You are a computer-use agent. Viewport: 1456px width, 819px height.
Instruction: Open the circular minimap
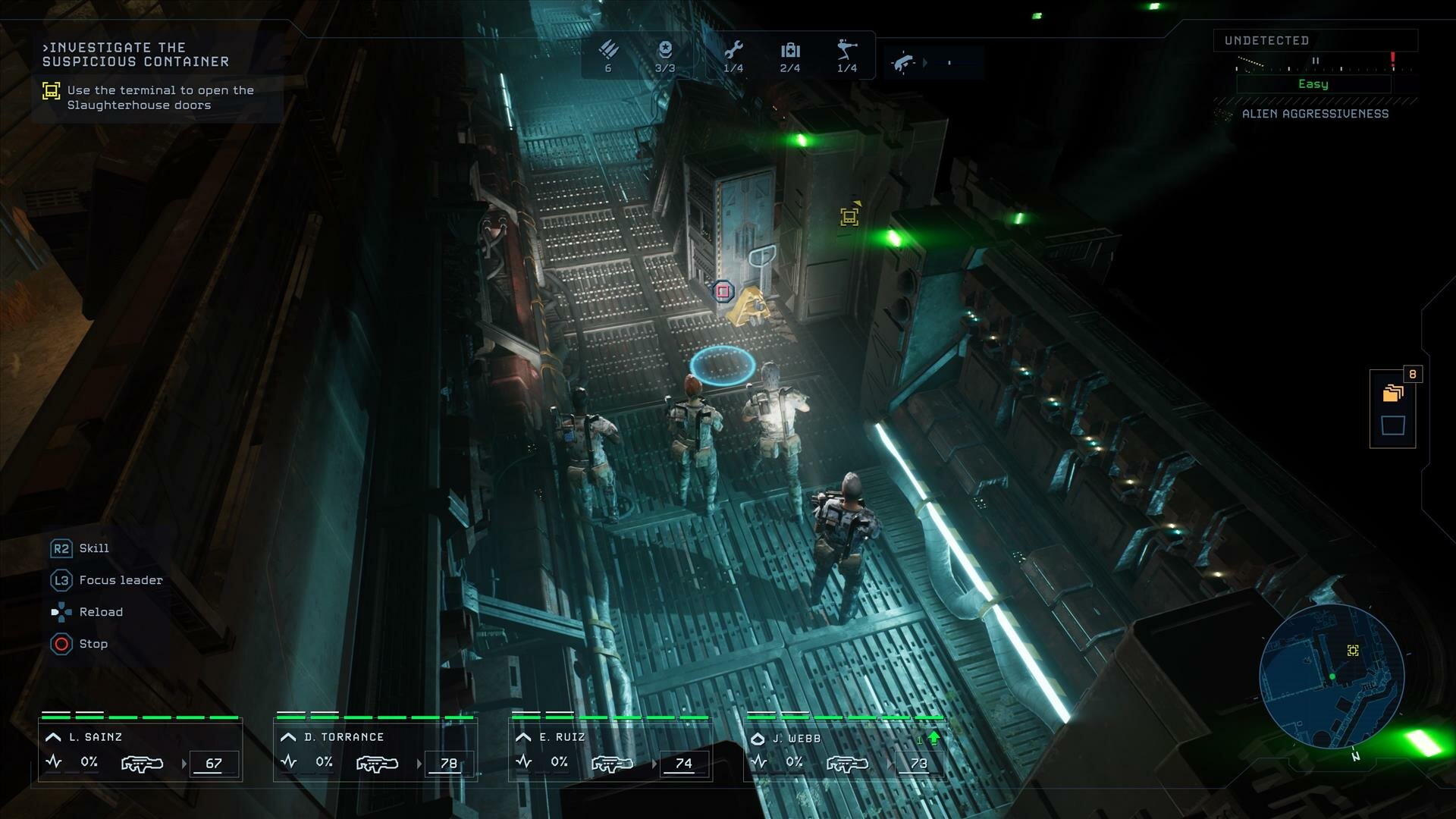tap(1332, 676)
